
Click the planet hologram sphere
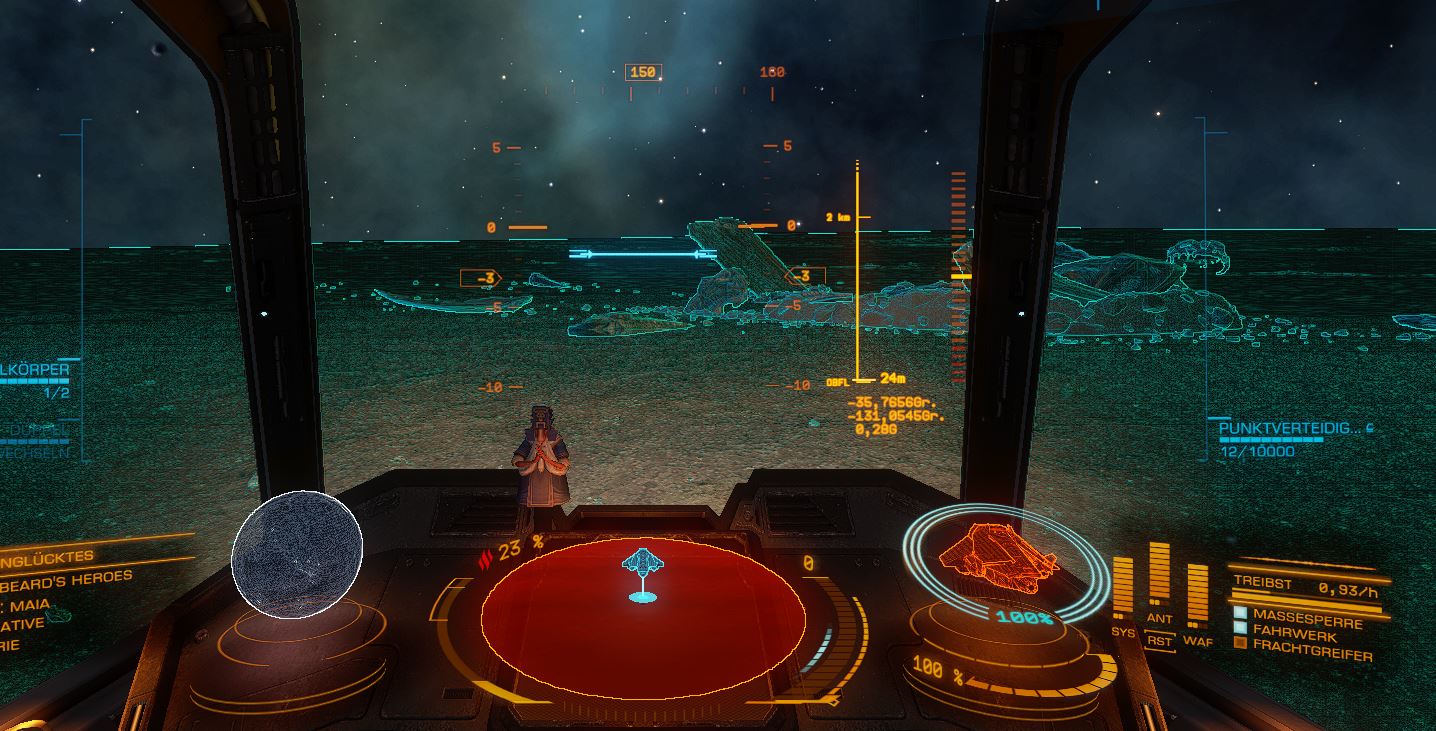[x=297, y=554]
